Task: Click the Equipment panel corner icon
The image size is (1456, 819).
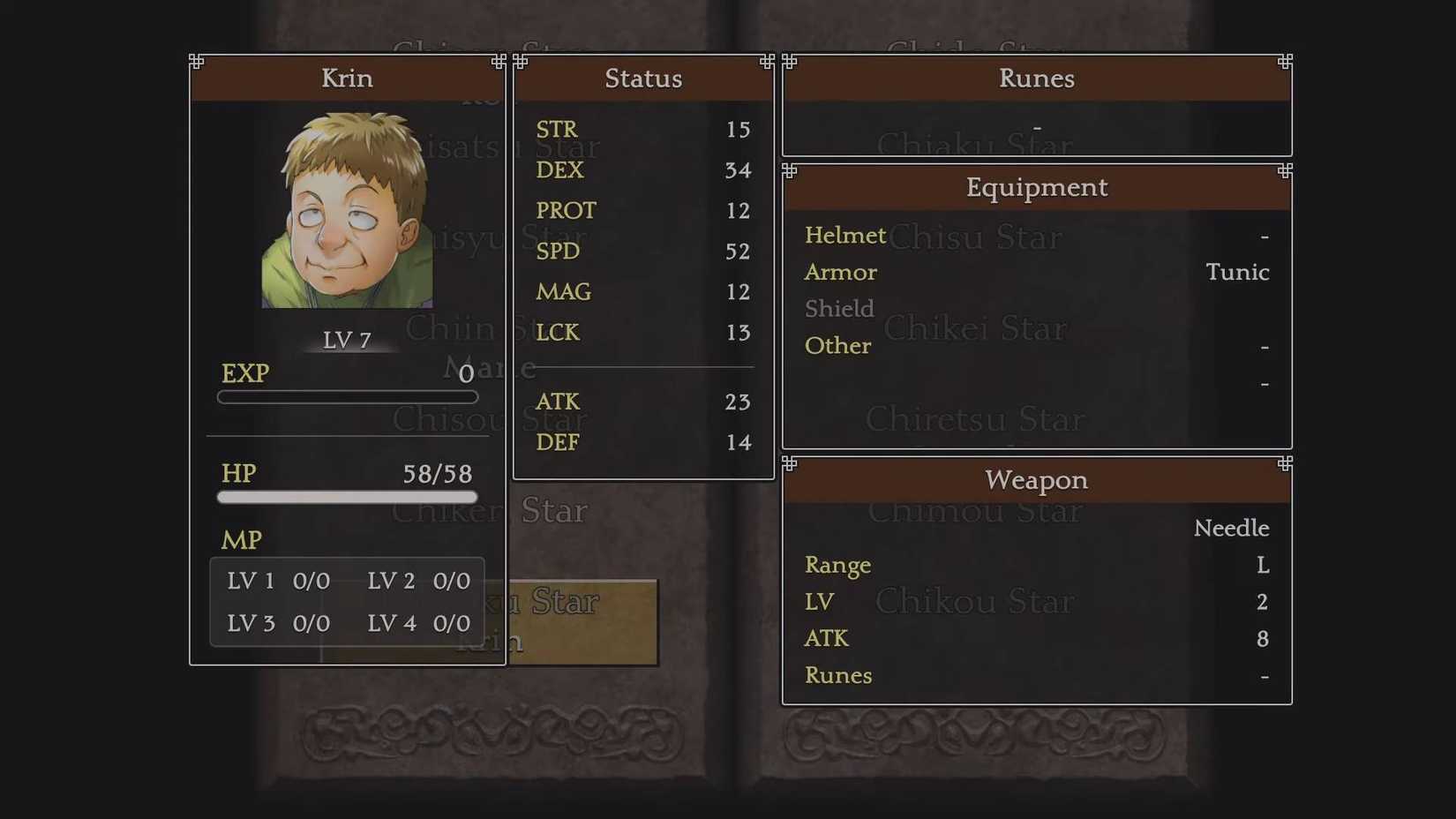Action: pos(788,172)
